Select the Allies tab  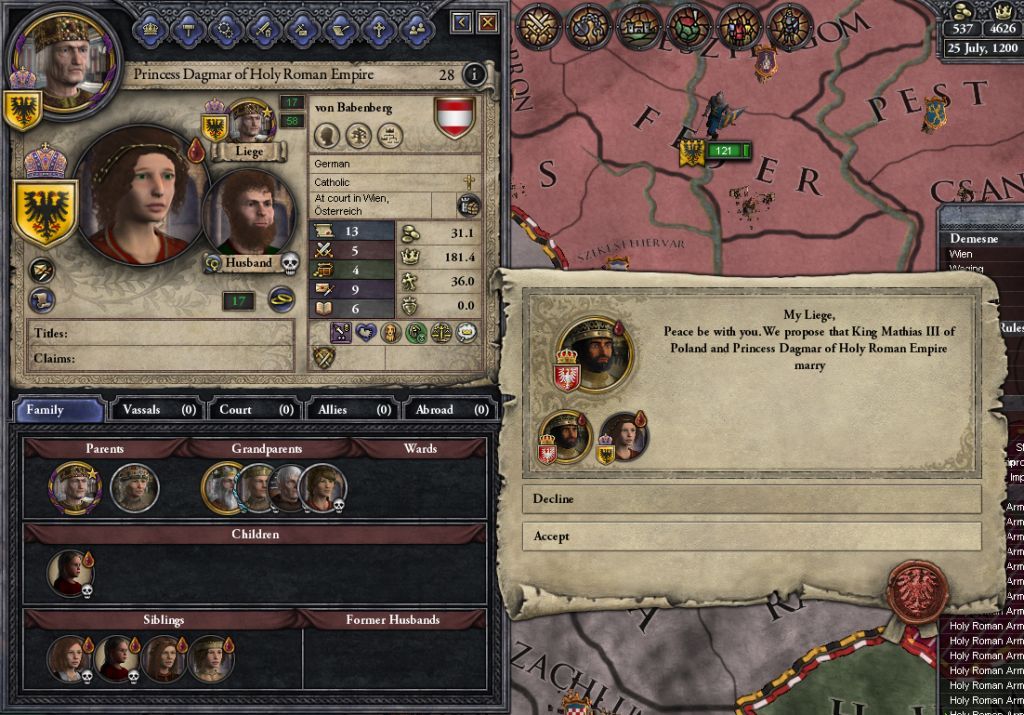350,410
